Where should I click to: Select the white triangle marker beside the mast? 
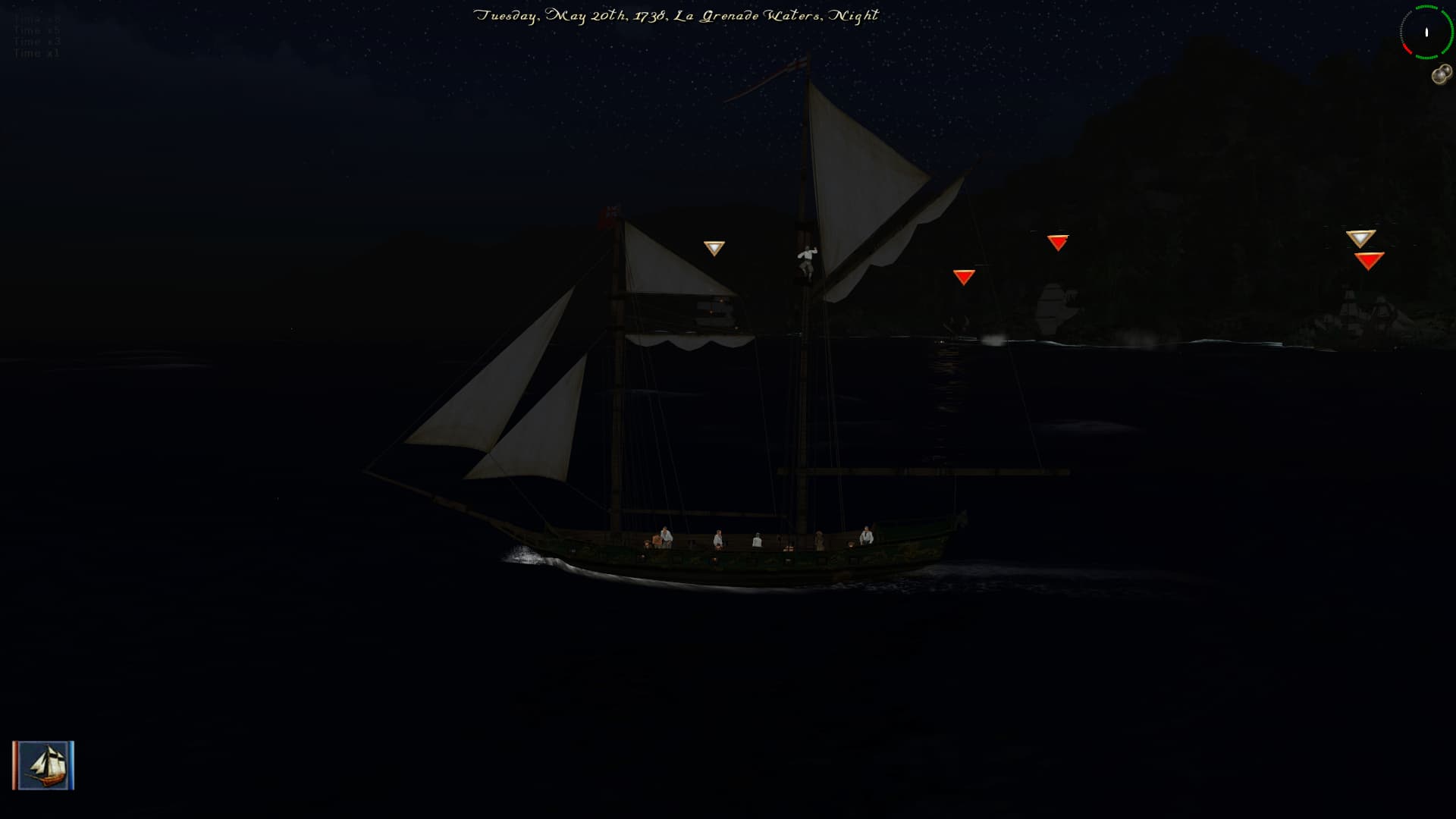(x=714, y=248)
